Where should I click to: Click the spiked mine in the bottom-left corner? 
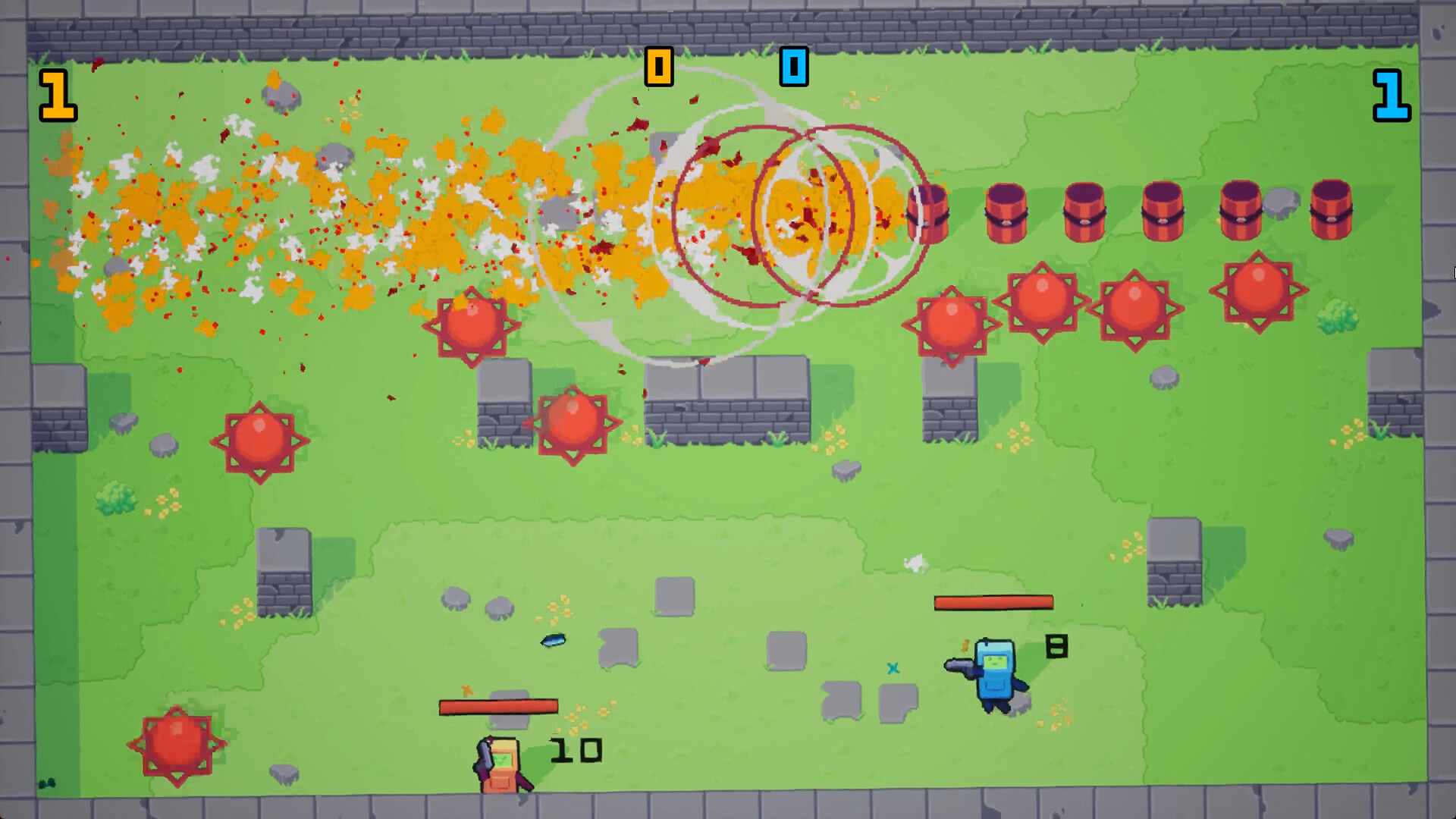(176, 747)
